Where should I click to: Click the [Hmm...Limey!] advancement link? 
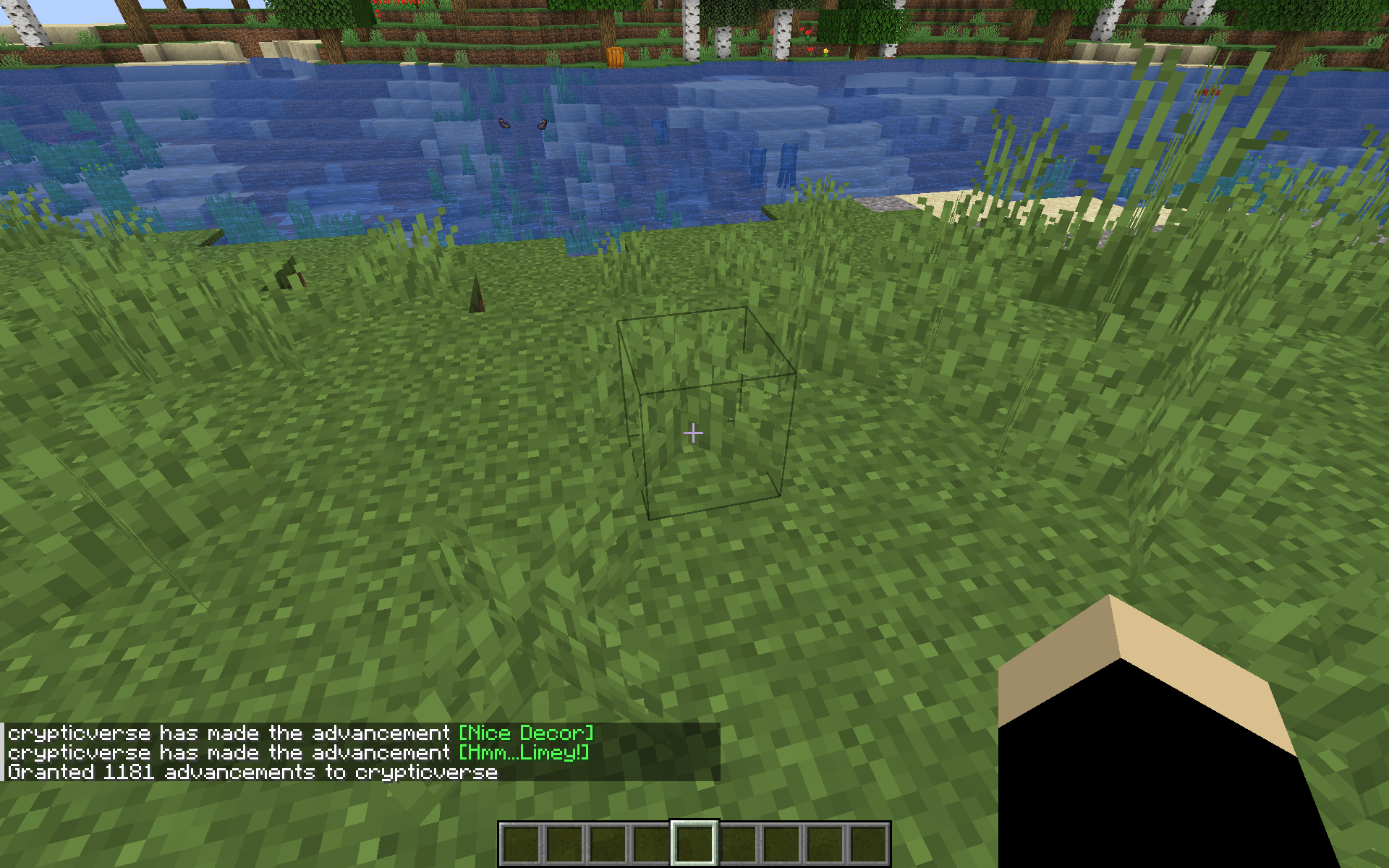click(x=522, y=752)
